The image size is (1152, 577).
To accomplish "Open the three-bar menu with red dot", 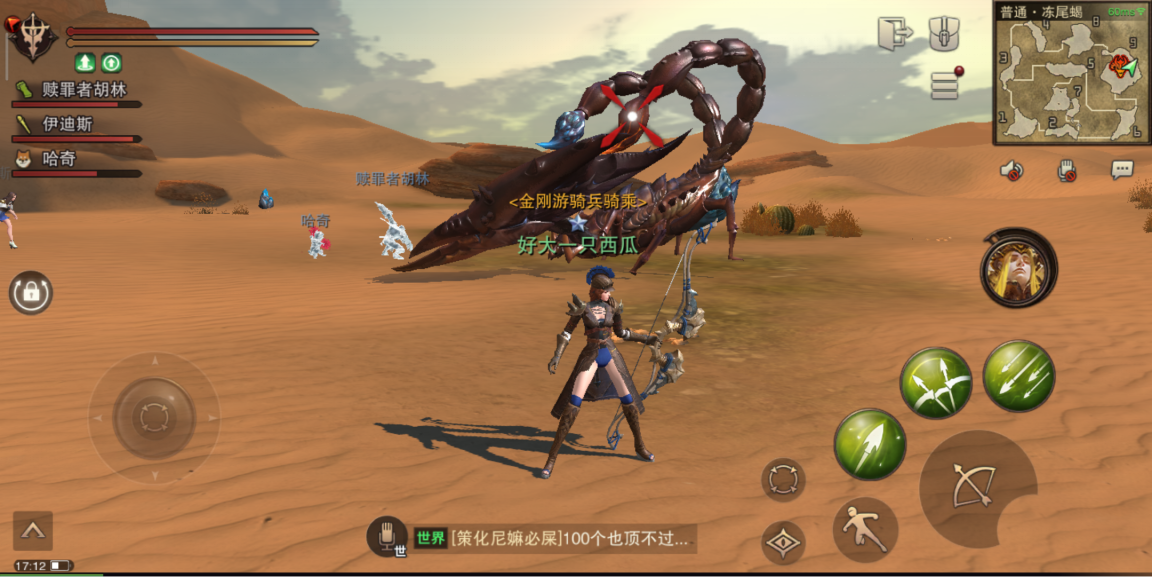I will click(x=945, y=84).
